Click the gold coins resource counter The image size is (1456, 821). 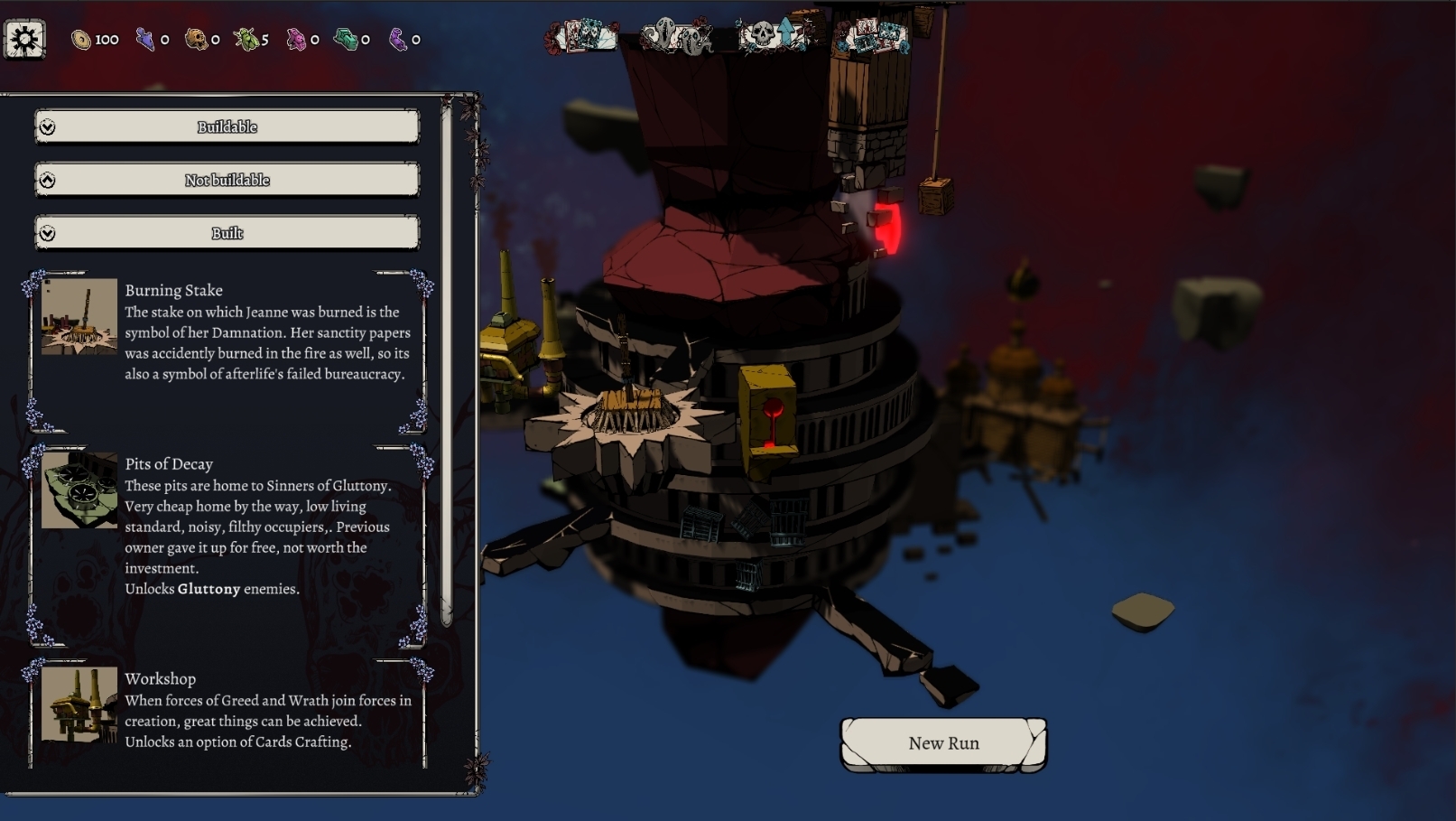[83, 38]
